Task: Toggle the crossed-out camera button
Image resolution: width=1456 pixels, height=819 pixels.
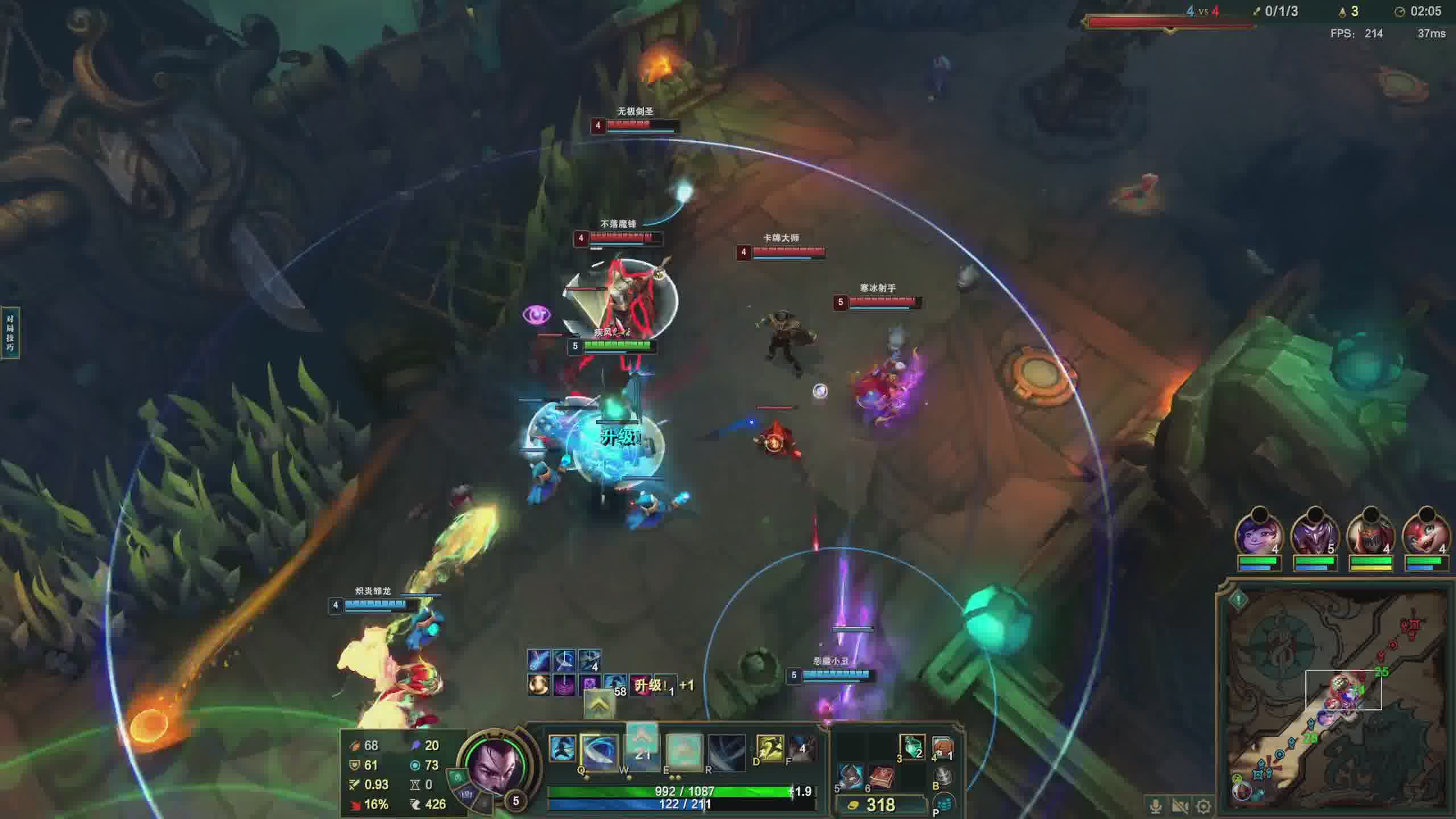Action: (x=1180, y=806)
